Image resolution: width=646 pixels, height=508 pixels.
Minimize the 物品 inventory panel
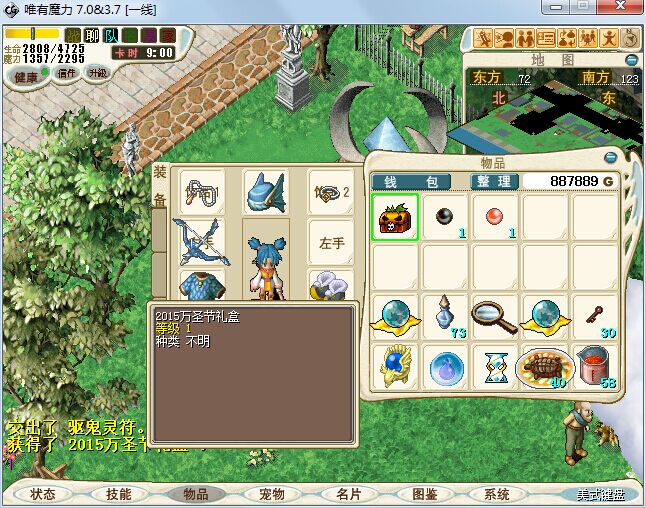tap(610, 157)
